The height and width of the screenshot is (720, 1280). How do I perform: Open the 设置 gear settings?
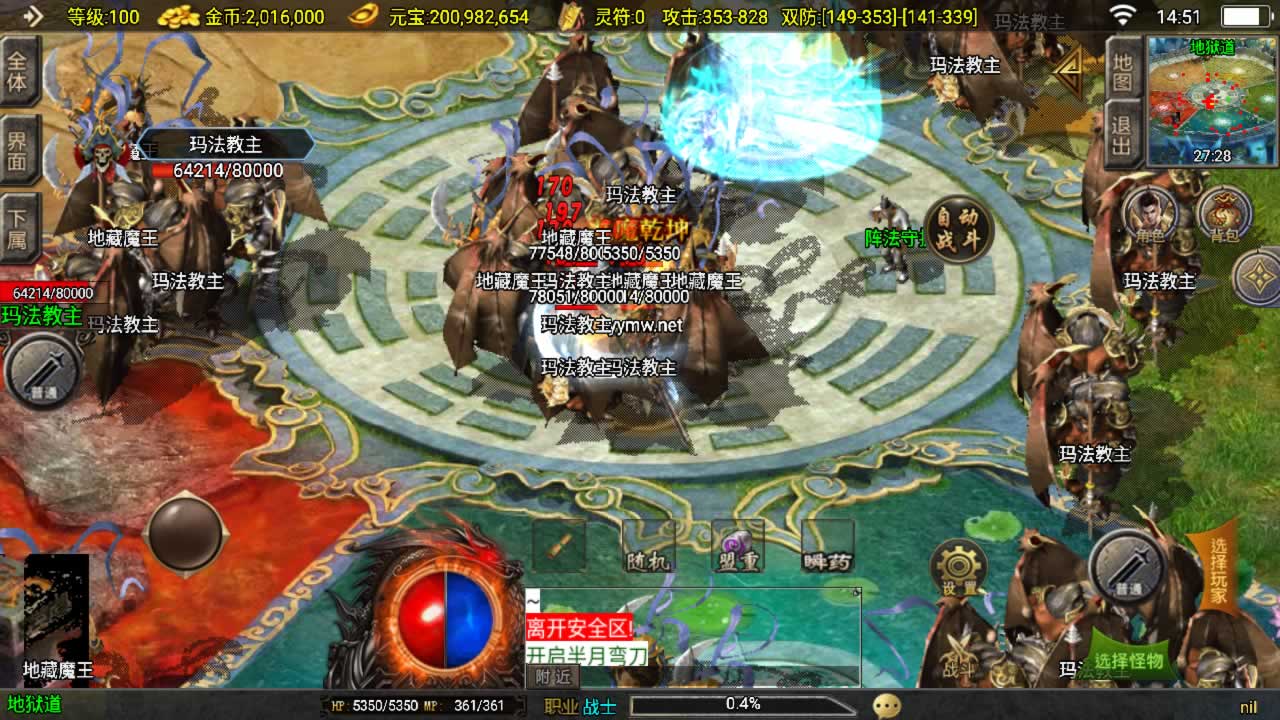point(959,570)
